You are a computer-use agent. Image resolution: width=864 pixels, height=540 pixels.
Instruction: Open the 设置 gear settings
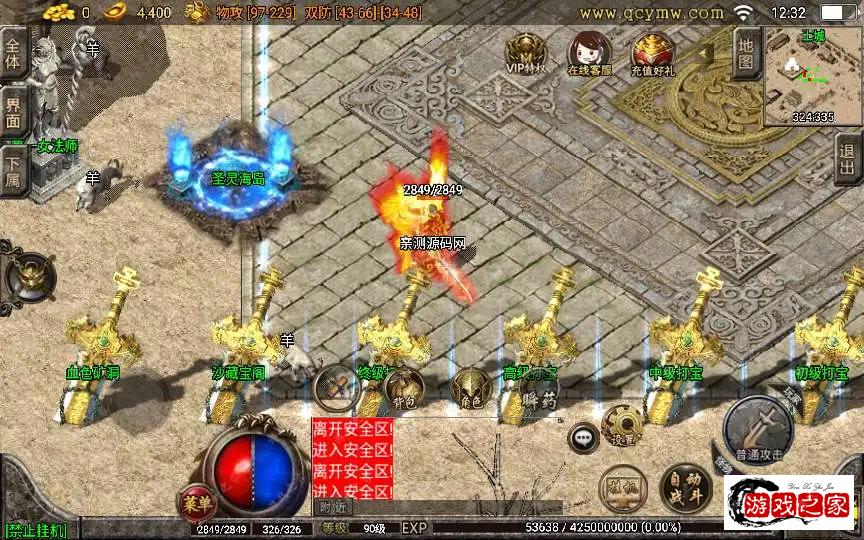(x=622, y=425)
